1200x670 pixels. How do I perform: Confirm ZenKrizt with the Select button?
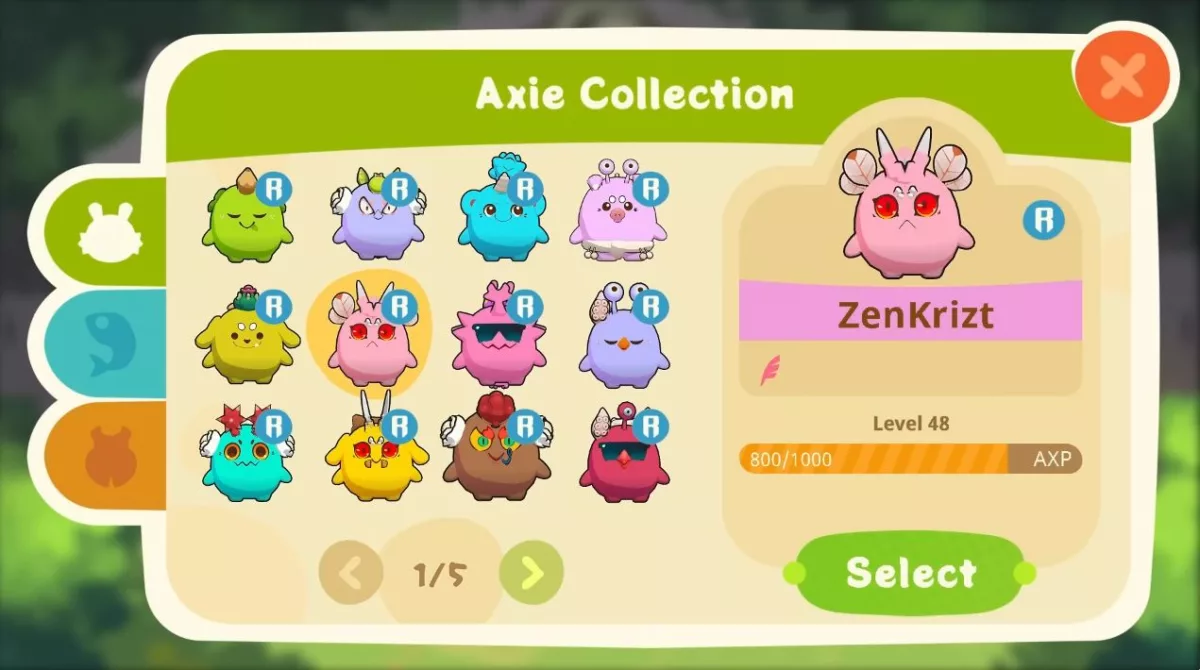(909, 572)
